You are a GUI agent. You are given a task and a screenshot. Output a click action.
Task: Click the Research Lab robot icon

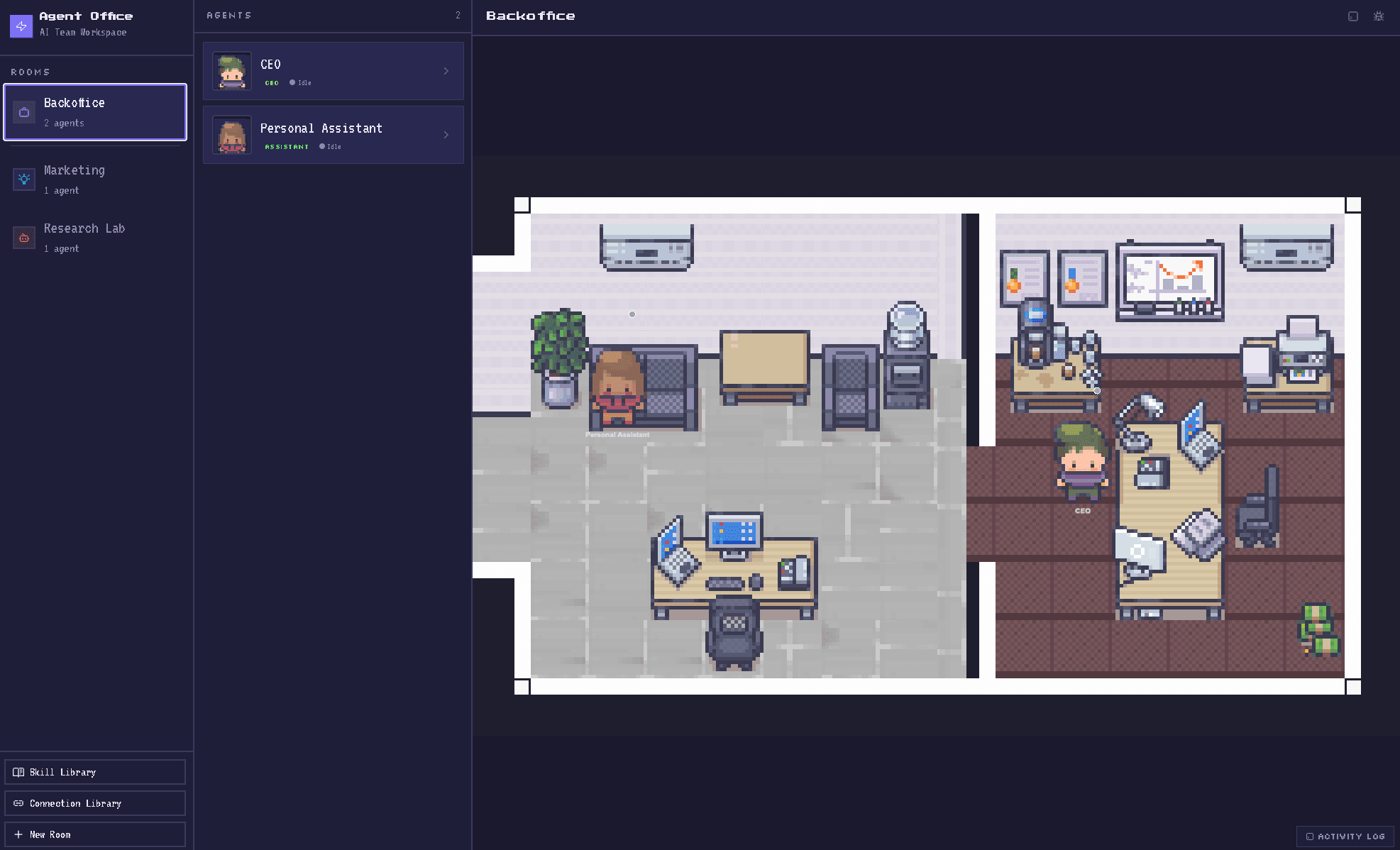coord(24,237)
